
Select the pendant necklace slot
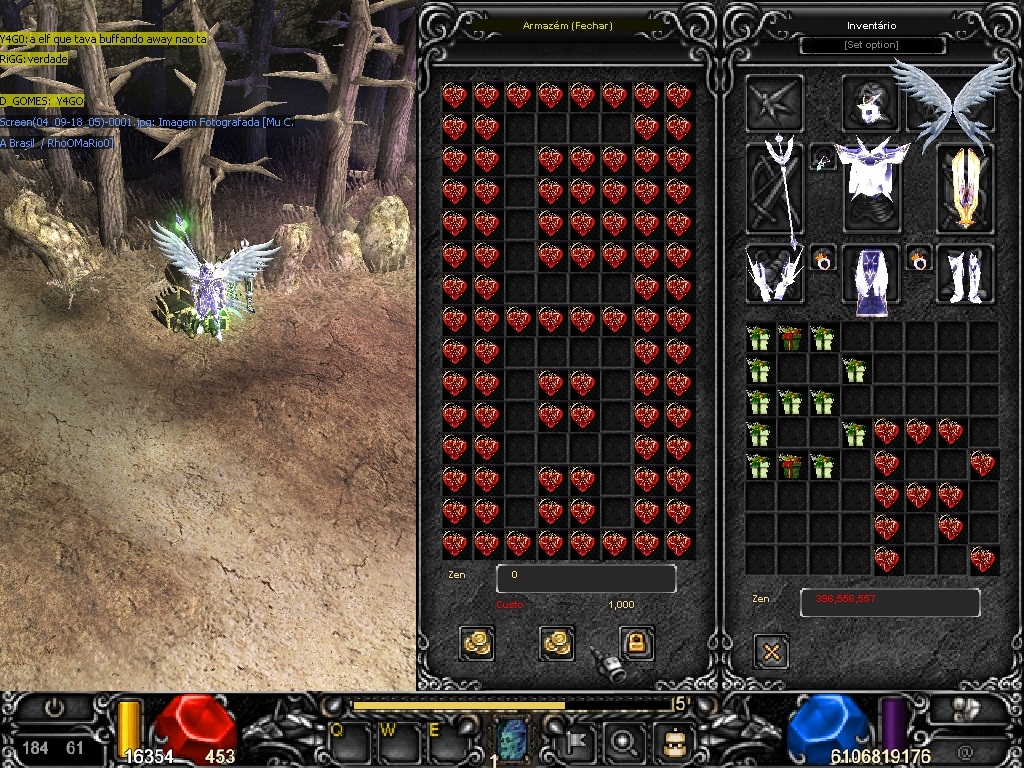click(x=822, y=159)
